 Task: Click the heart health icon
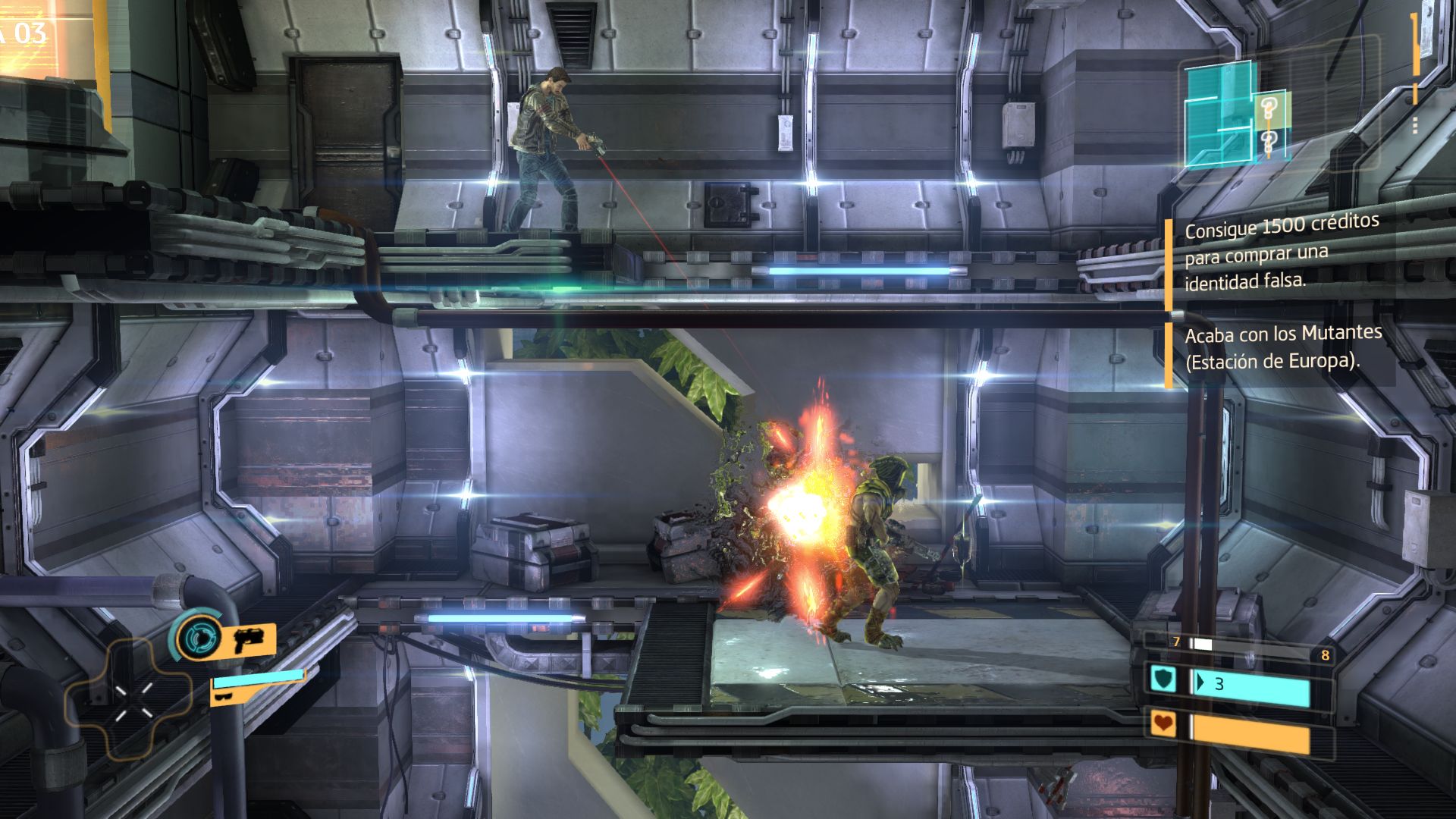point(1163,724)
